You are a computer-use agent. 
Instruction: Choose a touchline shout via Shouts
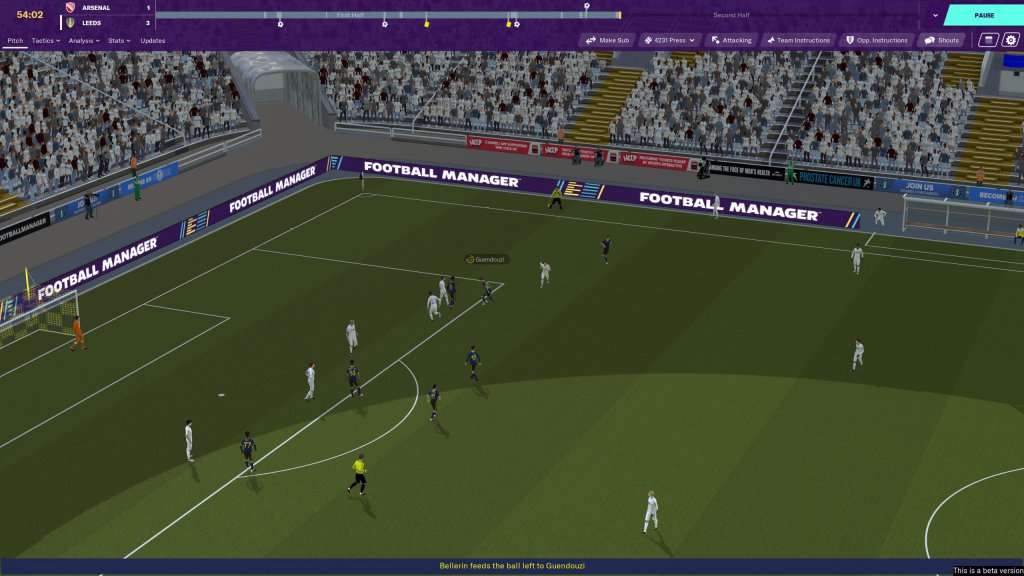tap(942, 41)
